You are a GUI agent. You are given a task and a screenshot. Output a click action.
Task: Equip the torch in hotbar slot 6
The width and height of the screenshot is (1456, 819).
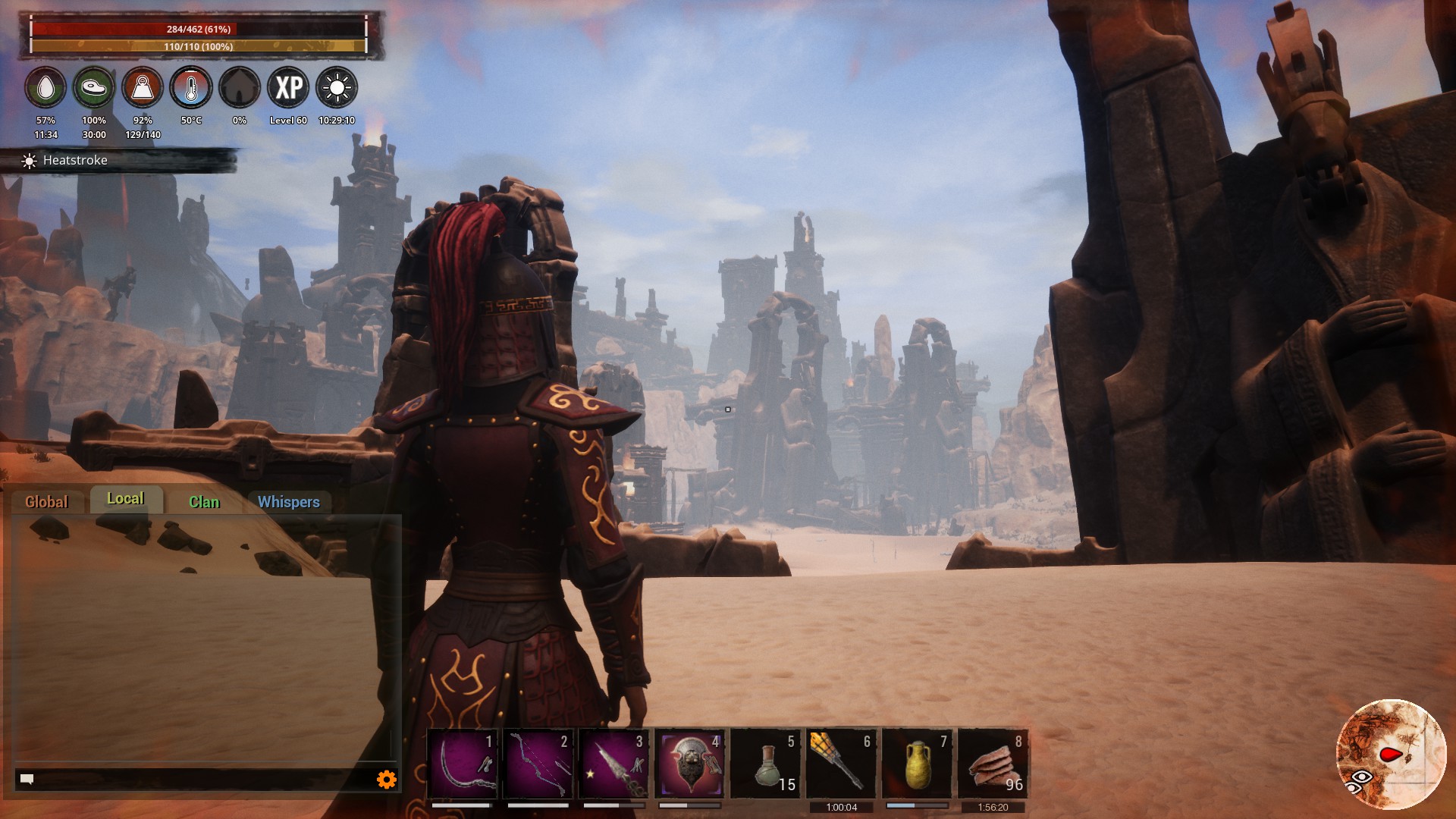point(842,763)
